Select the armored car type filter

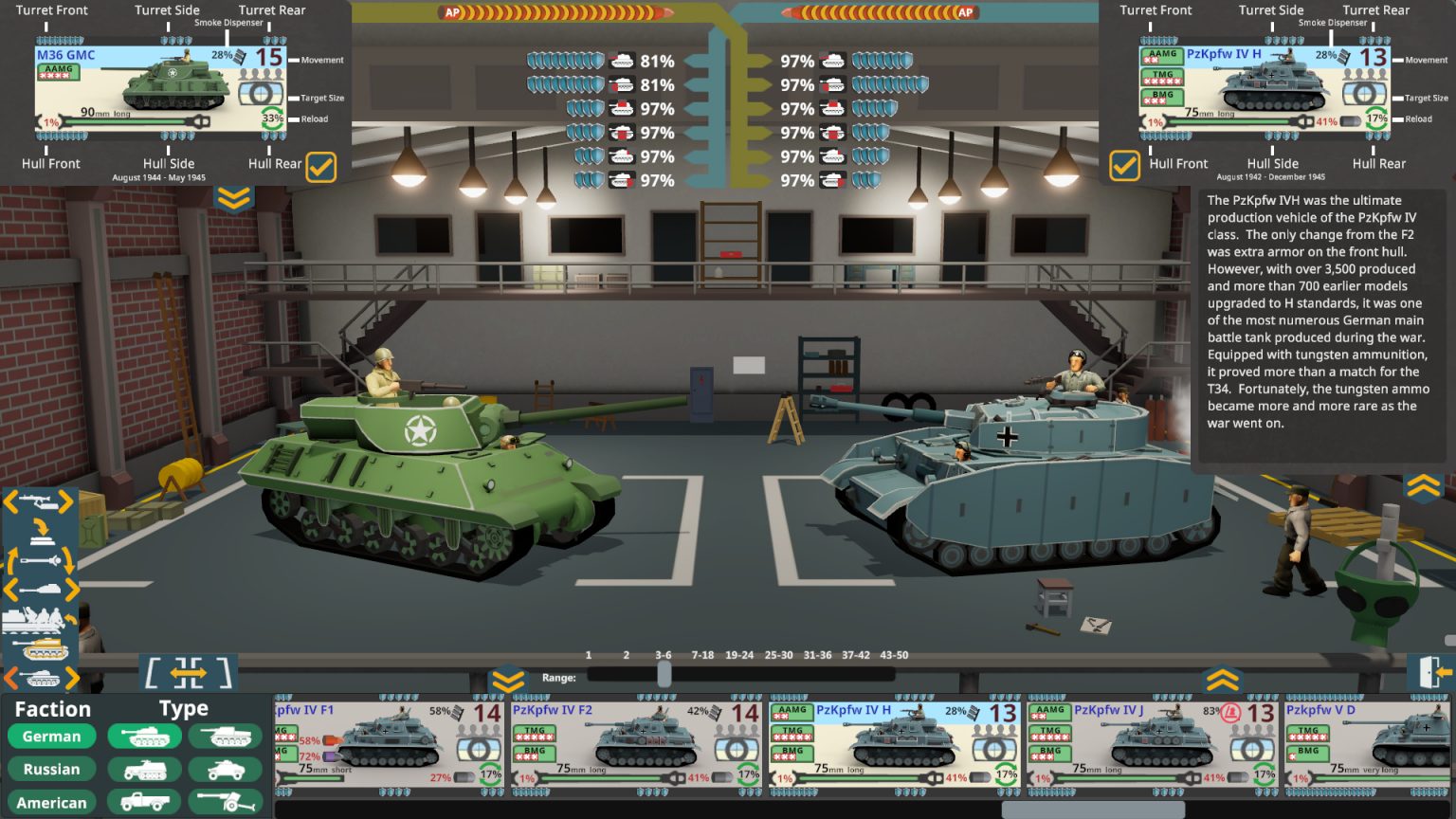coord(225,769)
